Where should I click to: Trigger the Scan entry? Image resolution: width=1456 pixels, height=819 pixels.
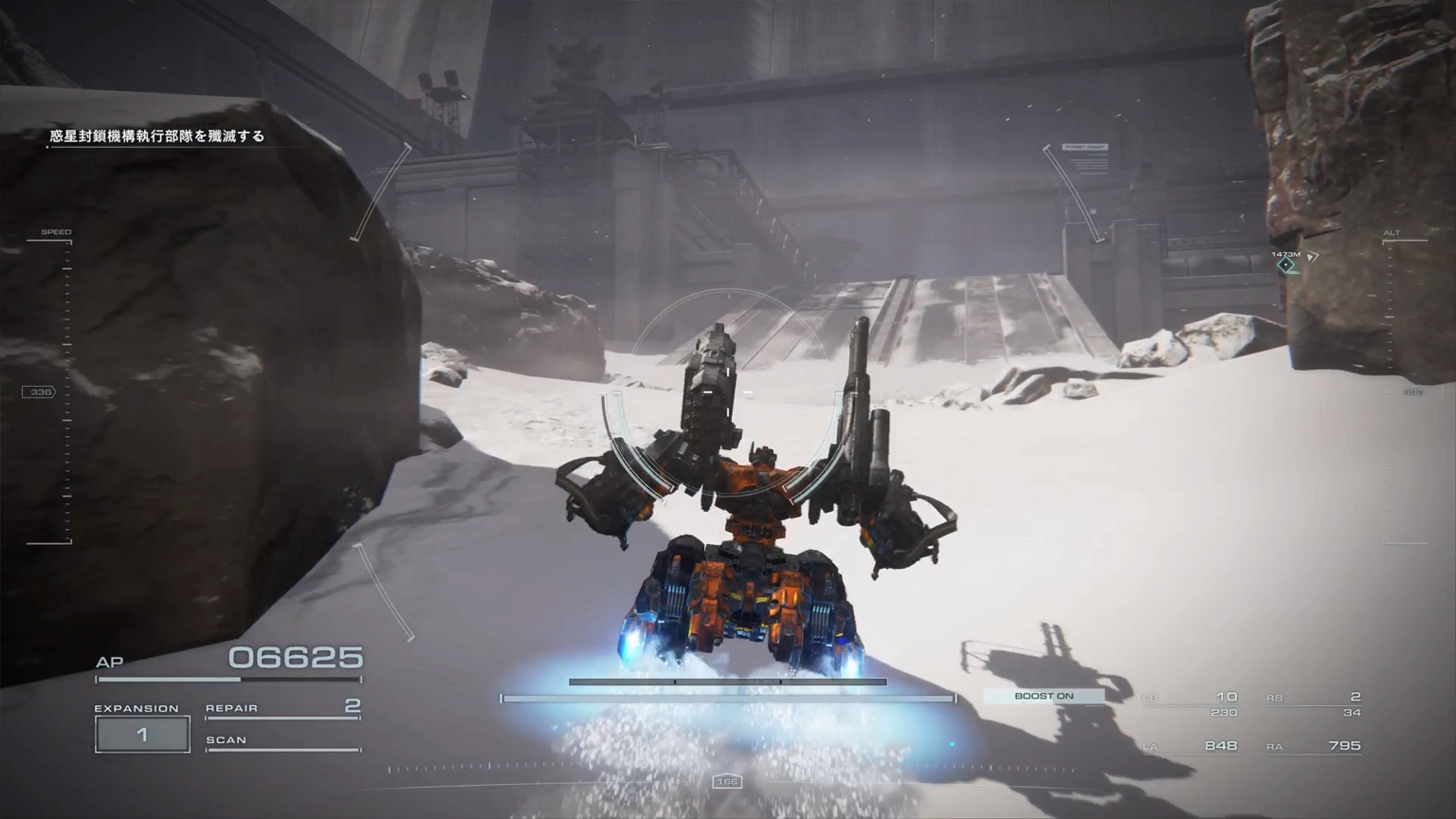click(x=282, y=740)
